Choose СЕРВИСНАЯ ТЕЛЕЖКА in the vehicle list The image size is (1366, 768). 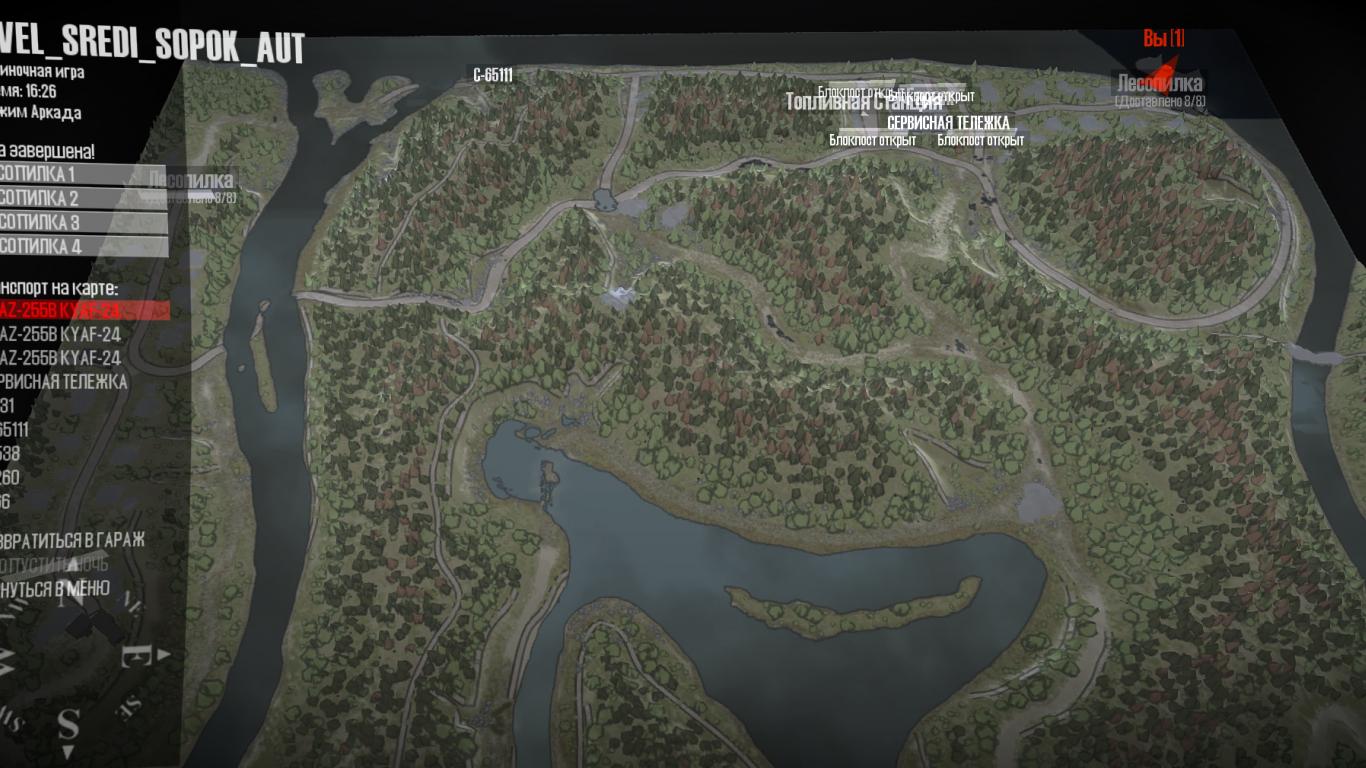click(x=64, y=382)
